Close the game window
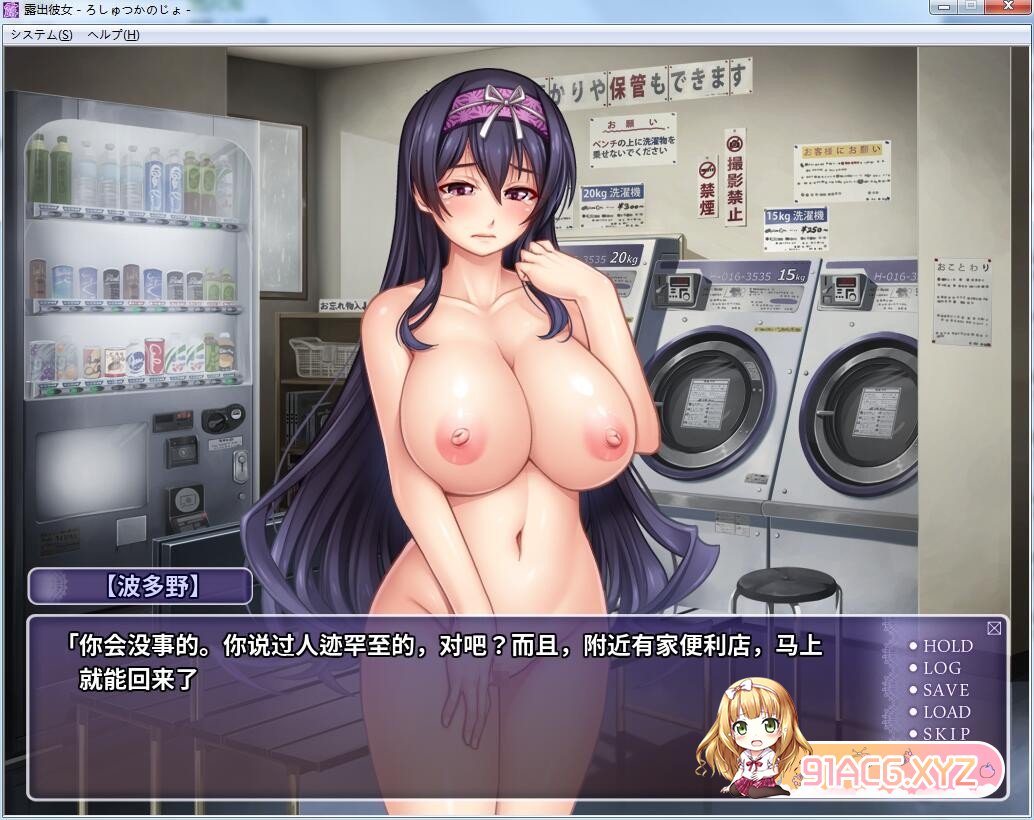Image resolution: width=1034 pixels, height=820 pixels. [1008, 8]
